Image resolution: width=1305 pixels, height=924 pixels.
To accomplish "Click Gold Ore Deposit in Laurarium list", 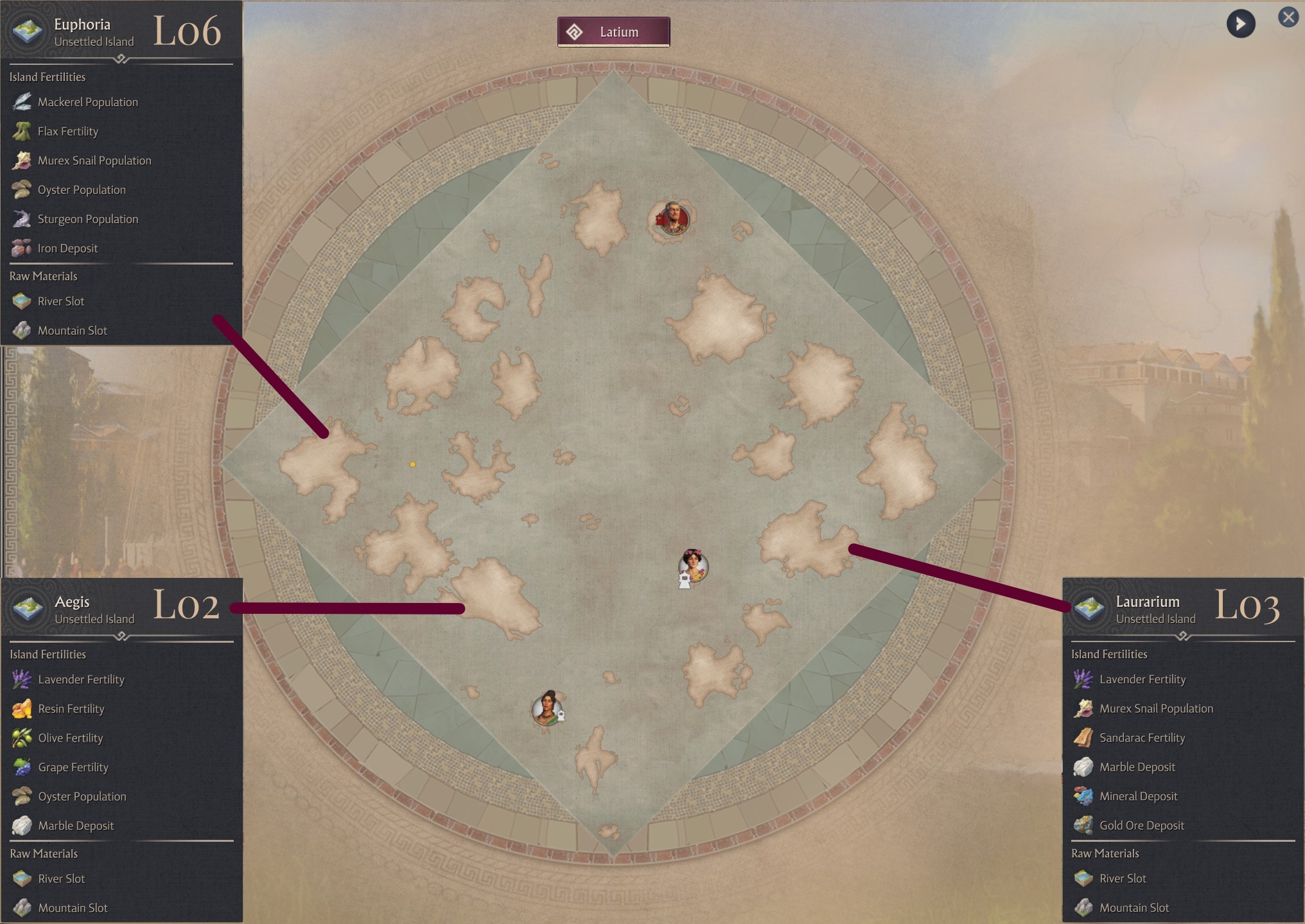I will [1141, 826].
